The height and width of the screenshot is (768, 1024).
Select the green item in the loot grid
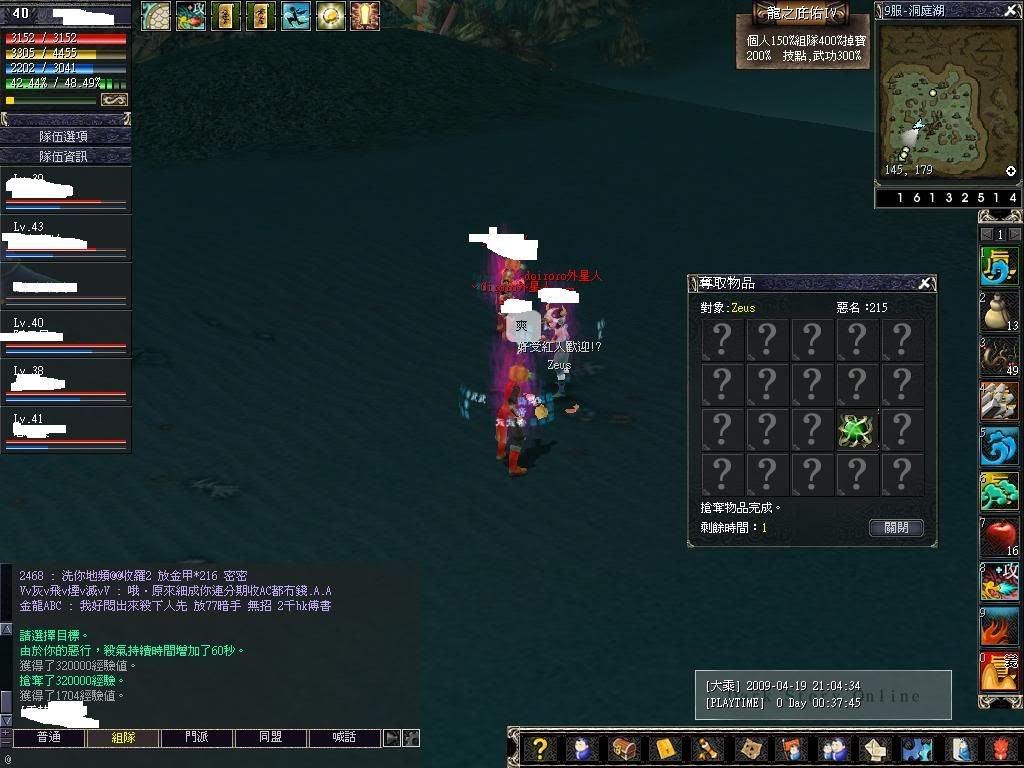tap(857, 430)
